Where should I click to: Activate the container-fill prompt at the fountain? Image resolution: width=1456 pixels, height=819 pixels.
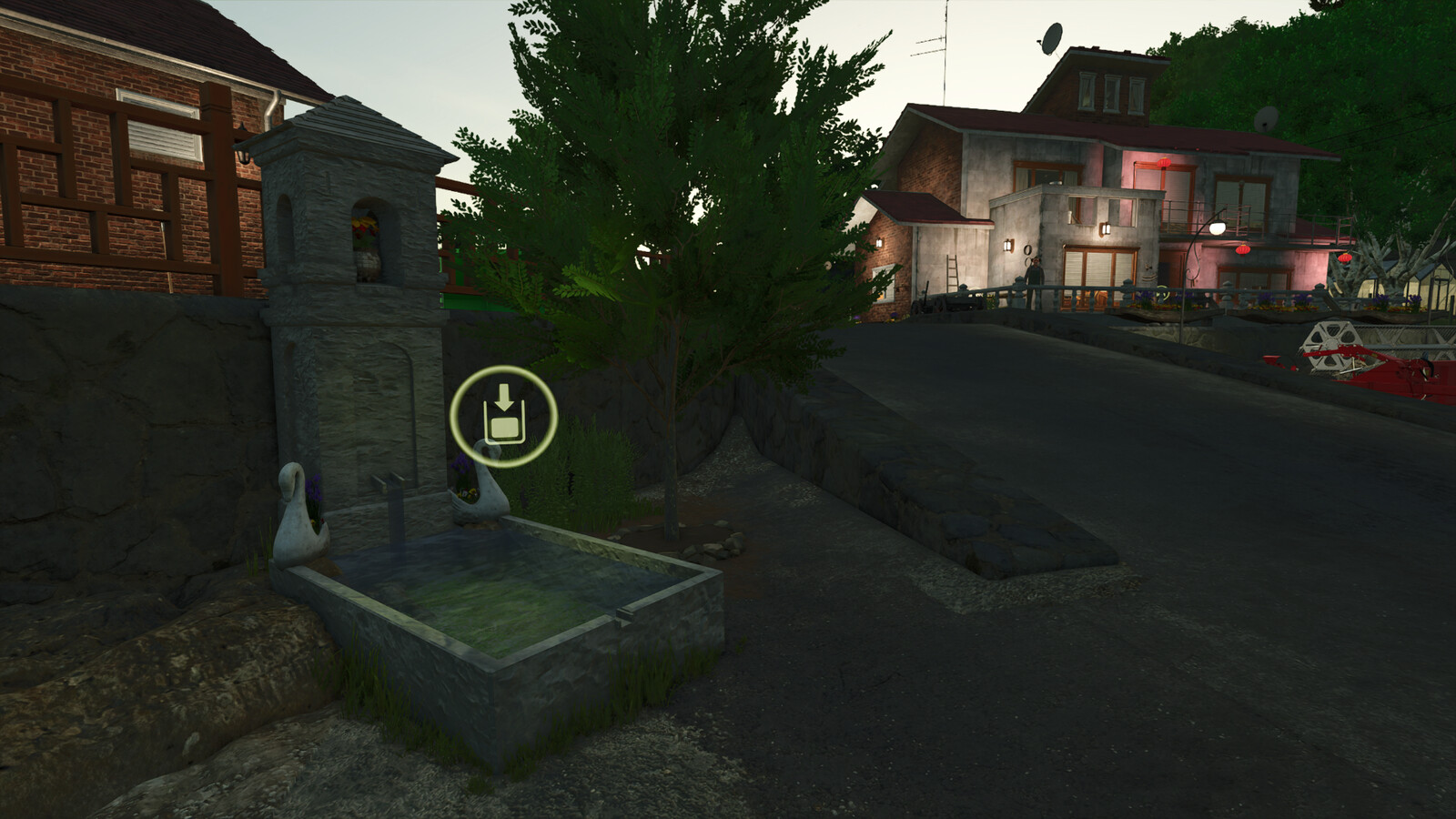click(x=504, y=414)
